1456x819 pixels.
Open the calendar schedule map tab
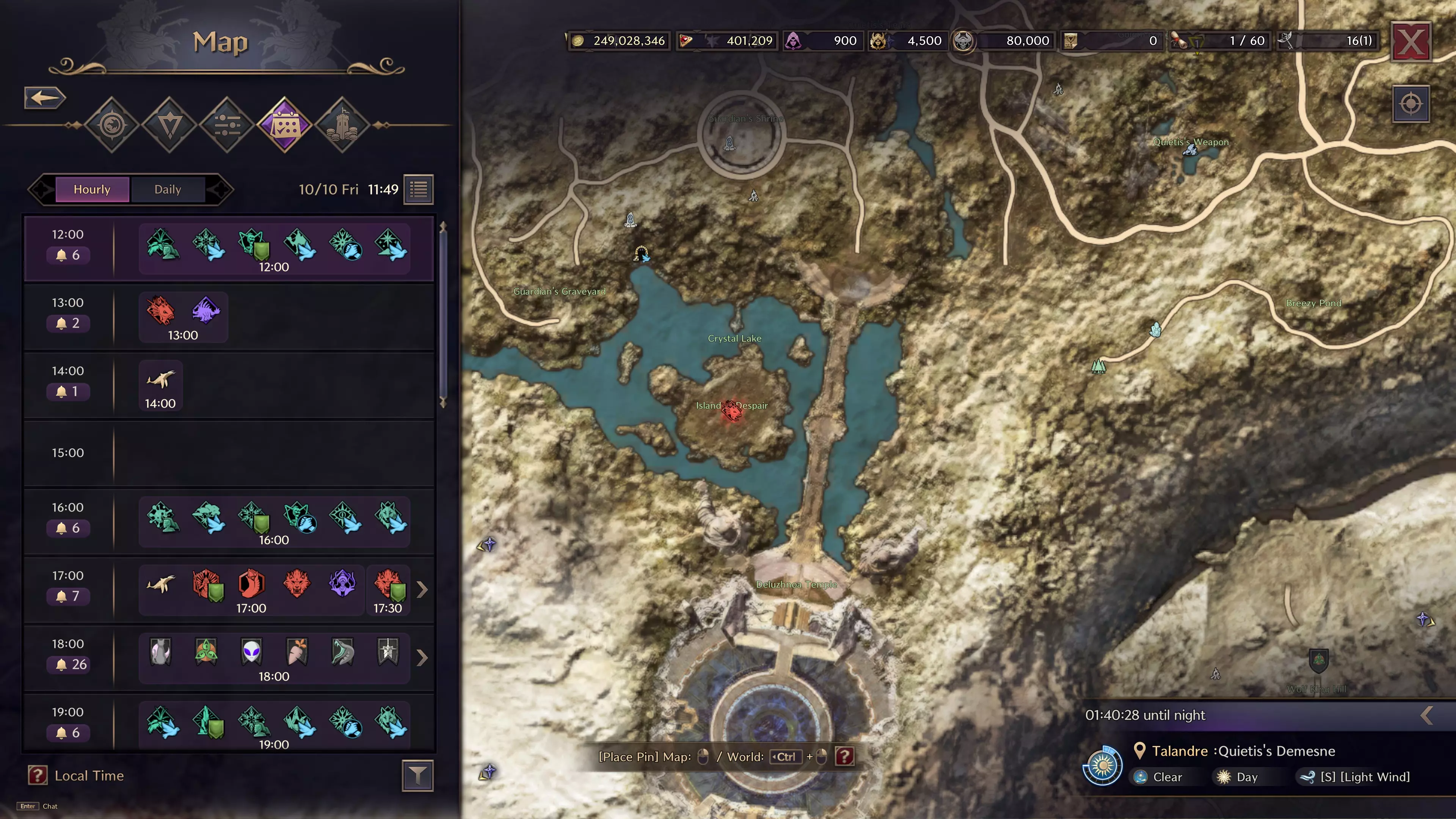[284, 125]
